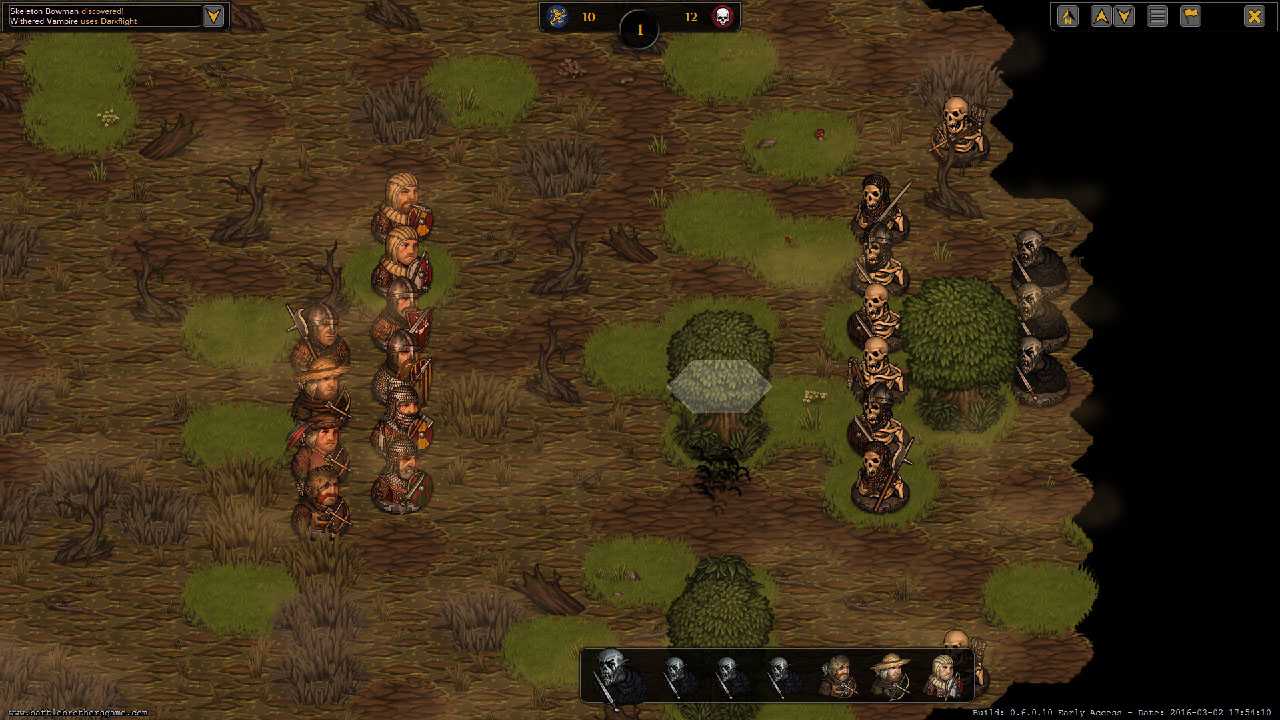The image size is (1280, 720).
Task: Raise the camera level with the up arrow
Action: pyautogui.click(x=1101, y=16)
